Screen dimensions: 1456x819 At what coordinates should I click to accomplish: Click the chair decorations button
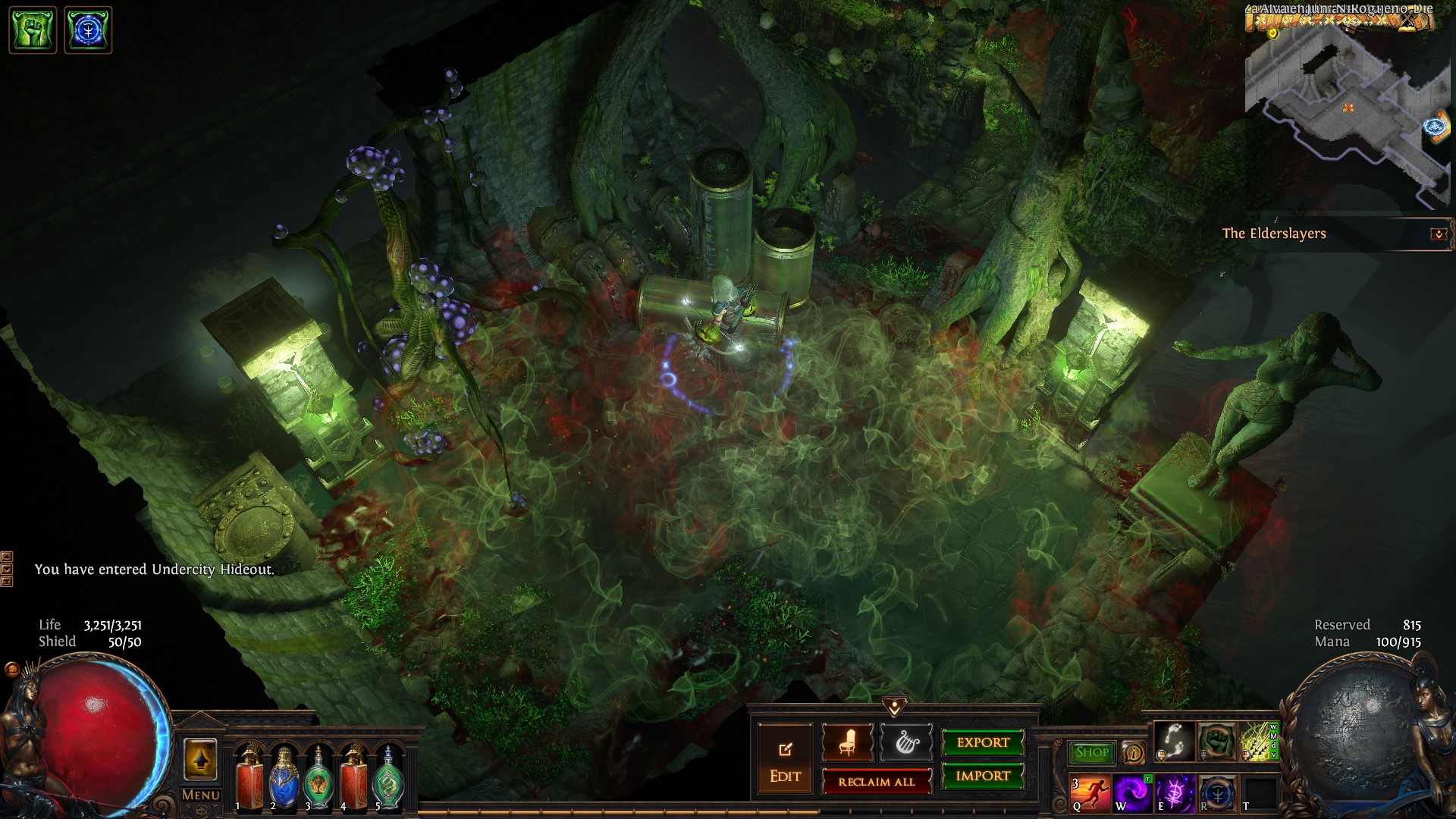point(847,743)
